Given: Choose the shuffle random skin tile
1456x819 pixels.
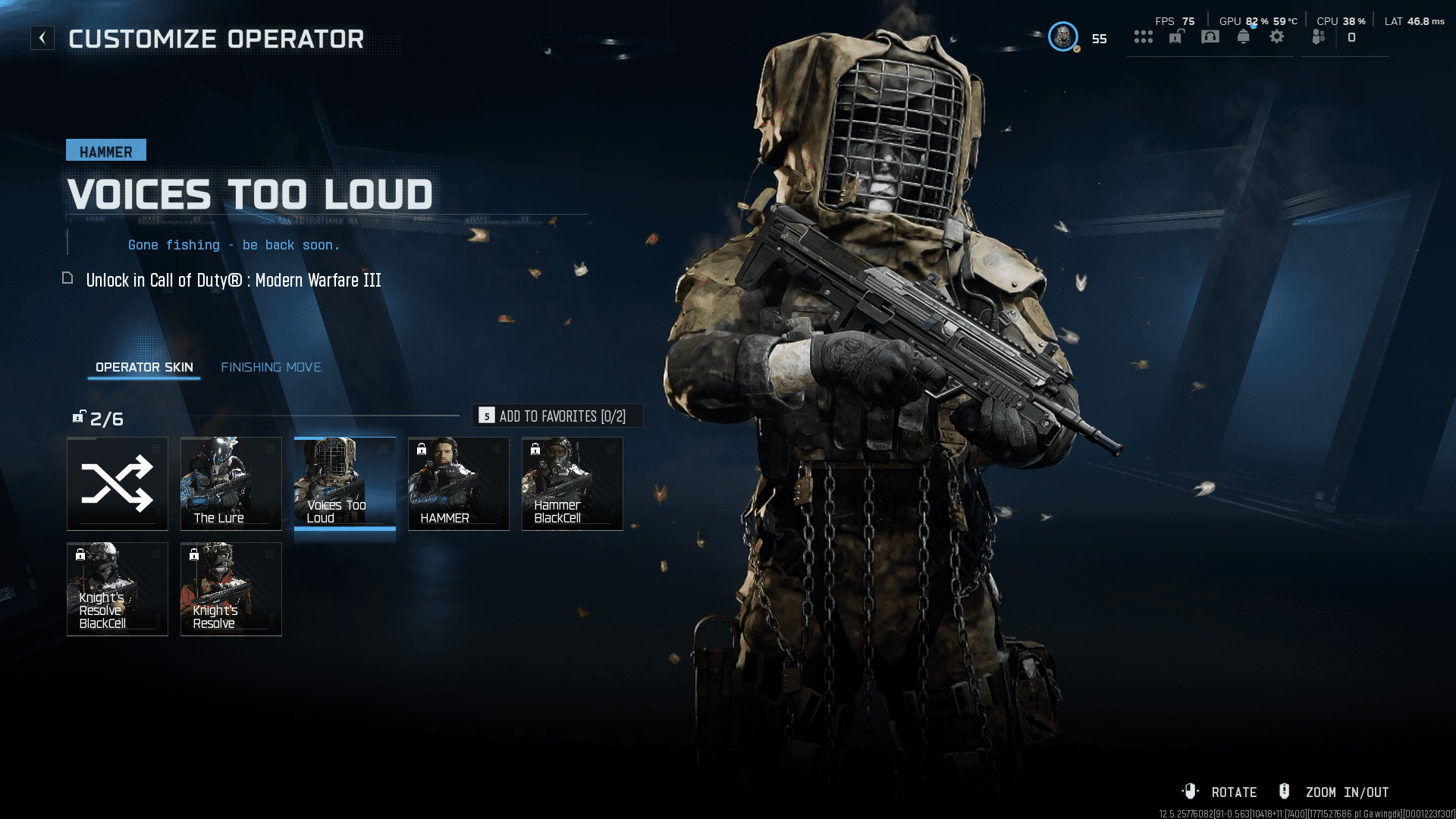Looking at the screenshot, I should coord(118,484).
